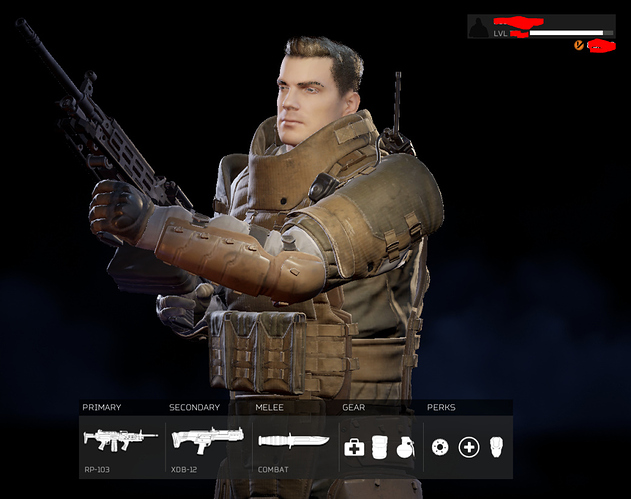Choose the grenade gear slot
Viewport: 631px width, 499px height.
click(x=403, y=447)
